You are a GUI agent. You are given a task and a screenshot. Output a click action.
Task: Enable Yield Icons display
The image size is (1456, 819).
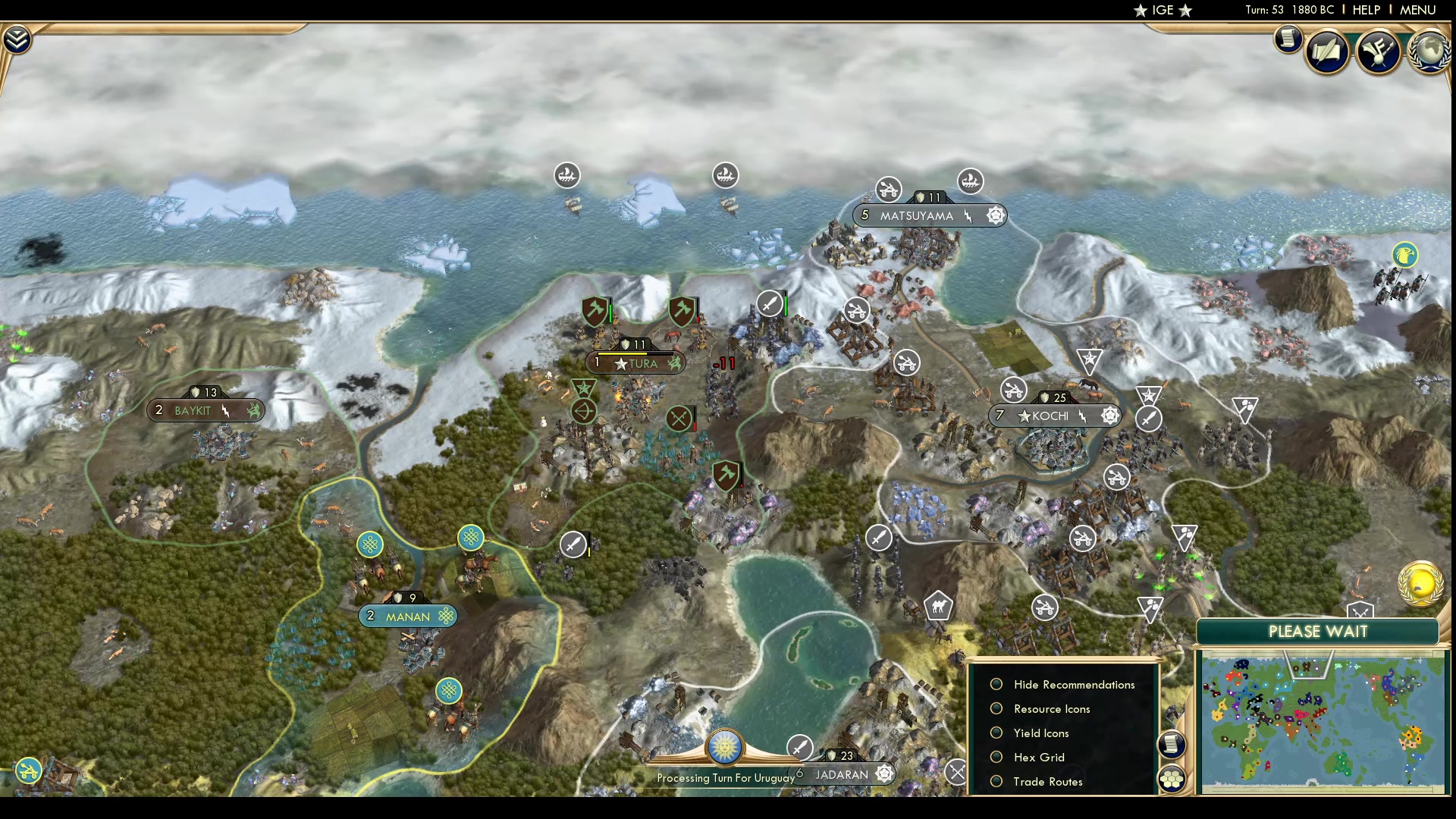click(x=997, y=733)
